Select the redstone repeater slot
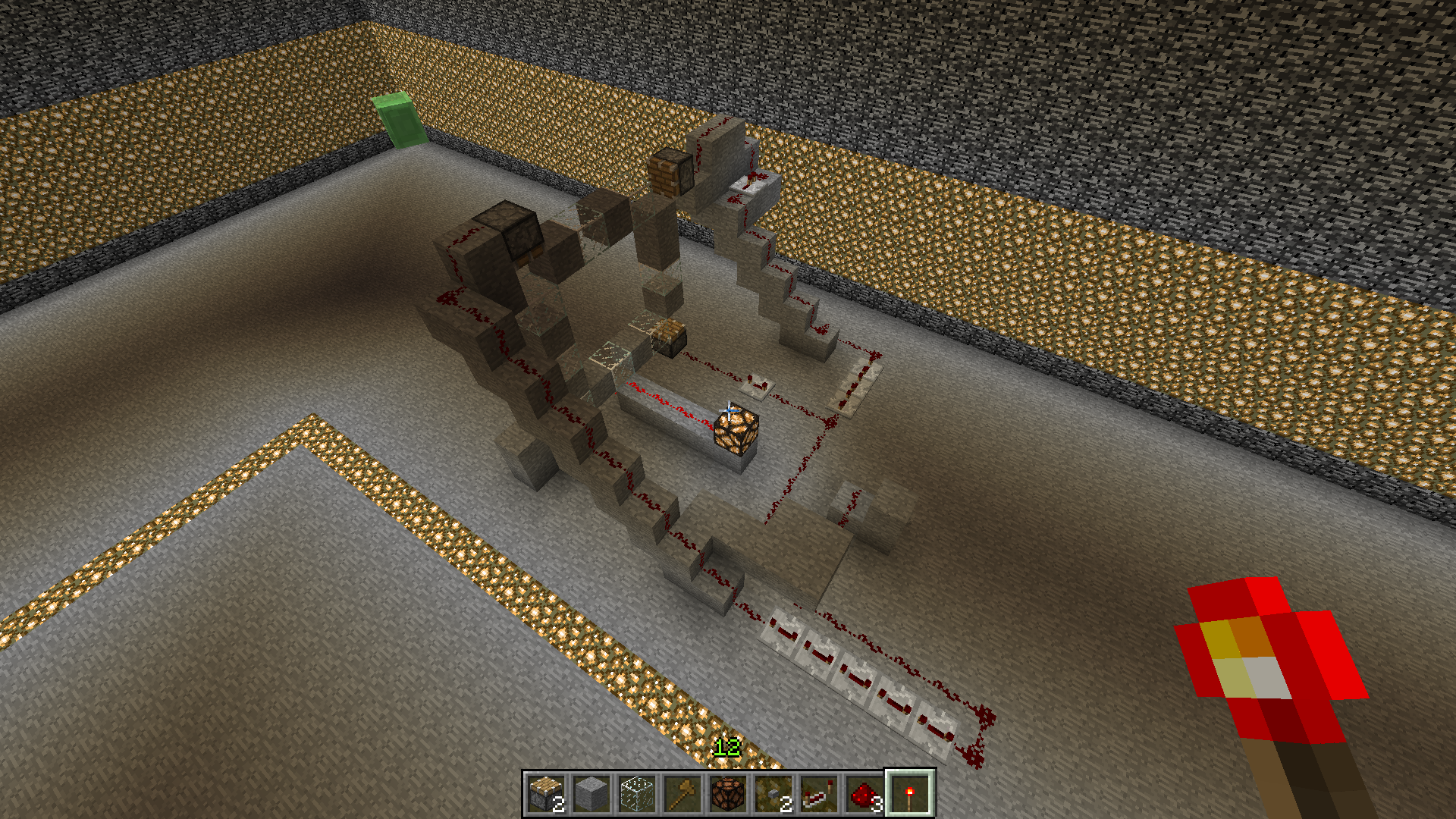 (819, 794)
